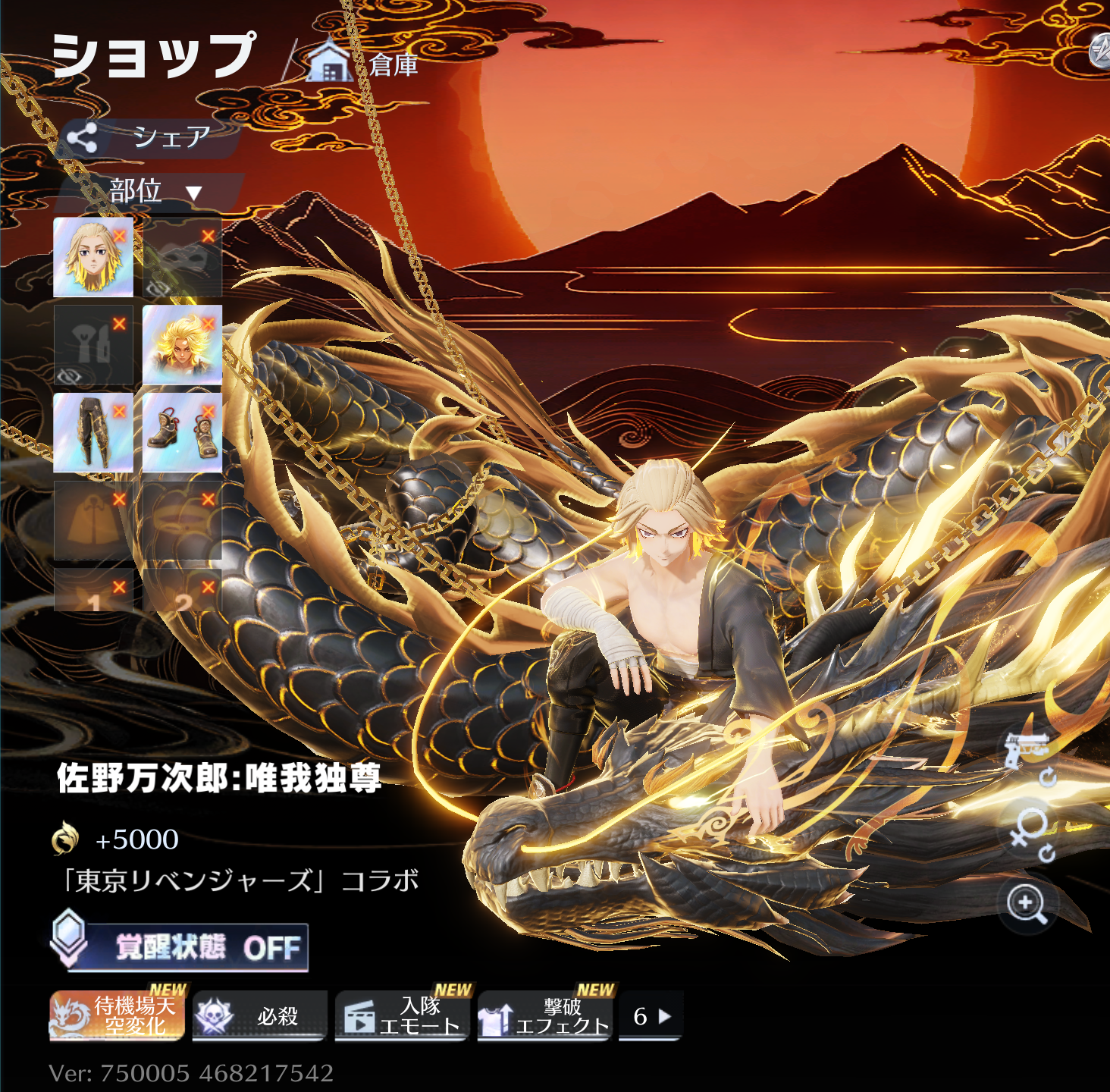Remove the mask slot item
This screenshot has height=1092, width=1110.
point(208,237)
